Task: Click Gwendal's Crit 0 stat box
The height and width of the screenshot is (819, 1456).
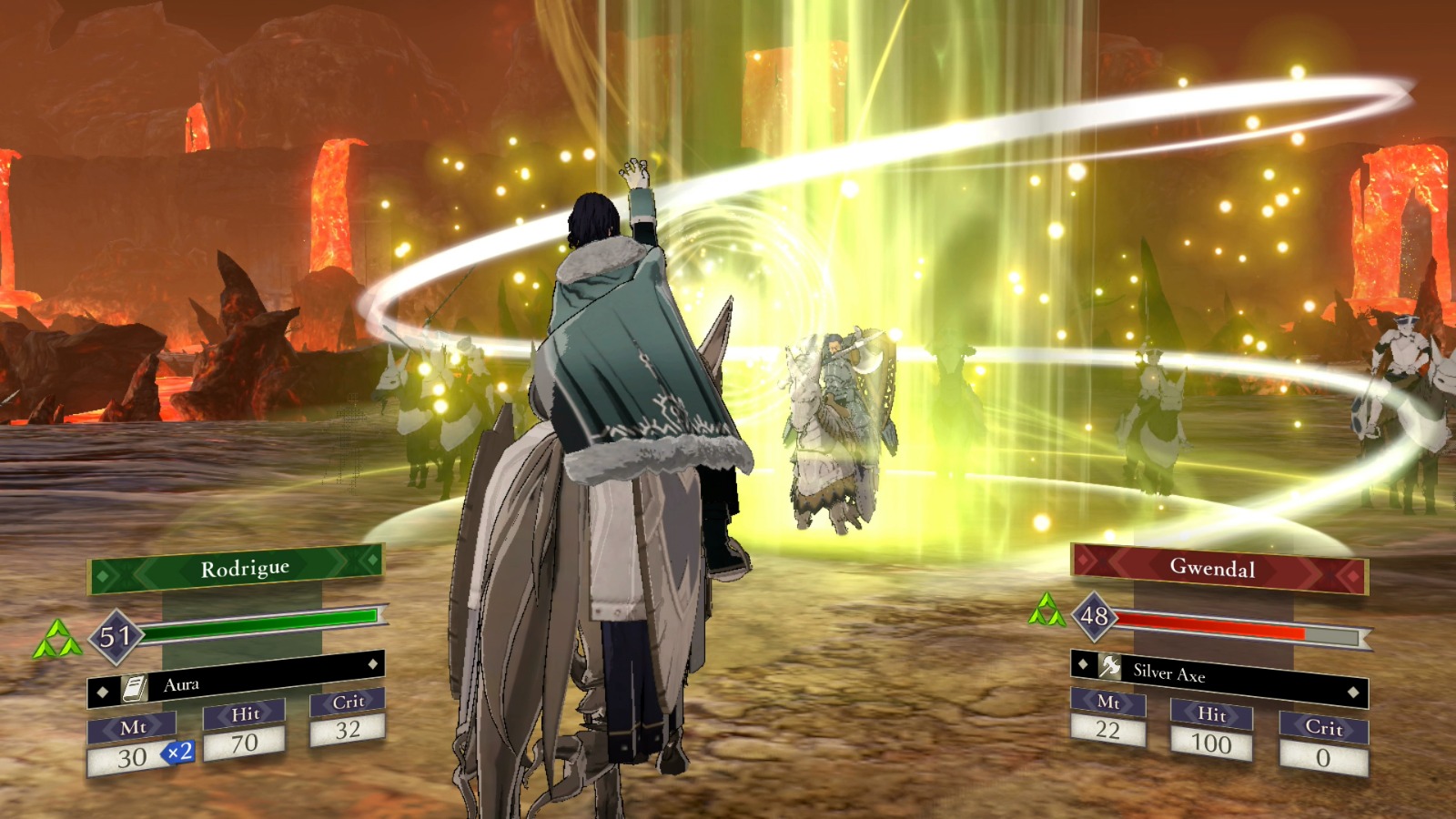Action: coord(1324,742)
